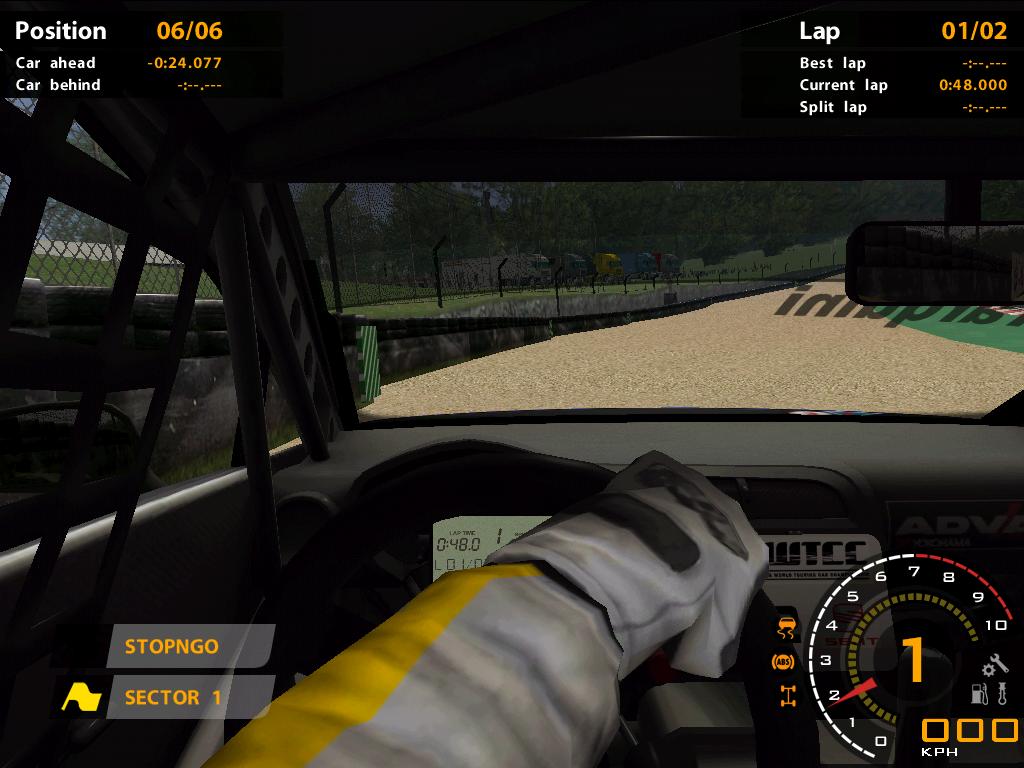Click the SECTOR 1 flag banner
Viewport: 1024px width, 768px height.
[x=189, y=697]
